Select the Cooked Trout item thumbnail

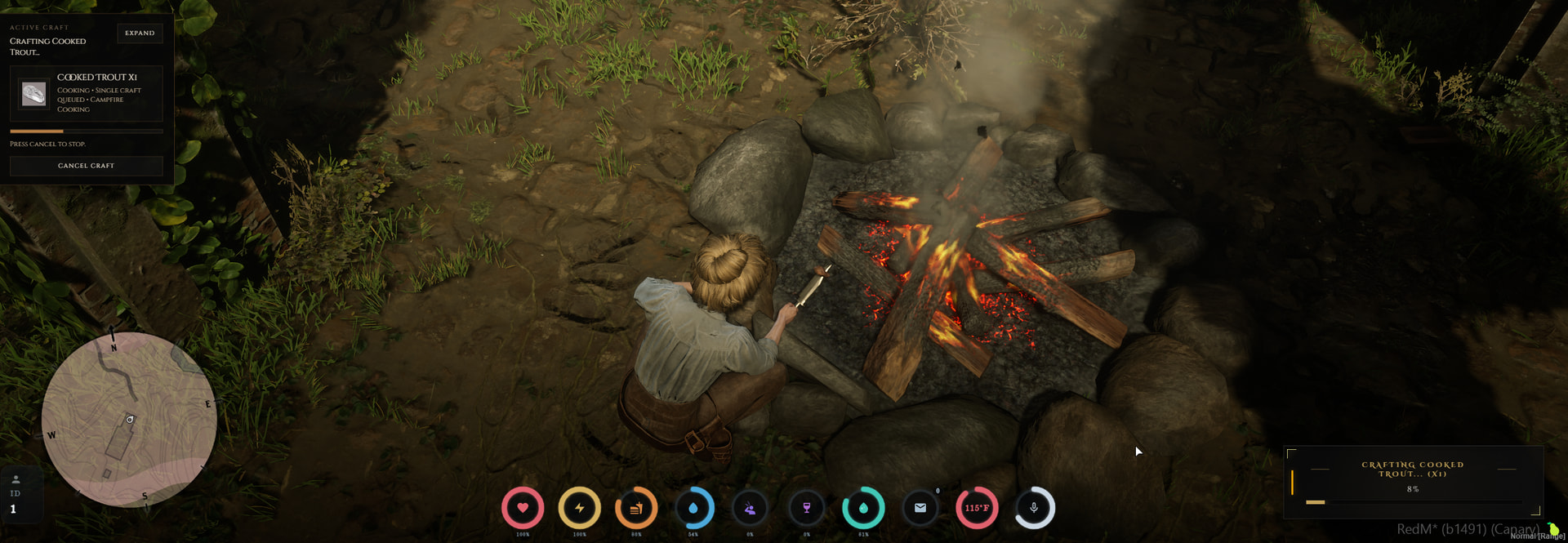pos(33,93)
